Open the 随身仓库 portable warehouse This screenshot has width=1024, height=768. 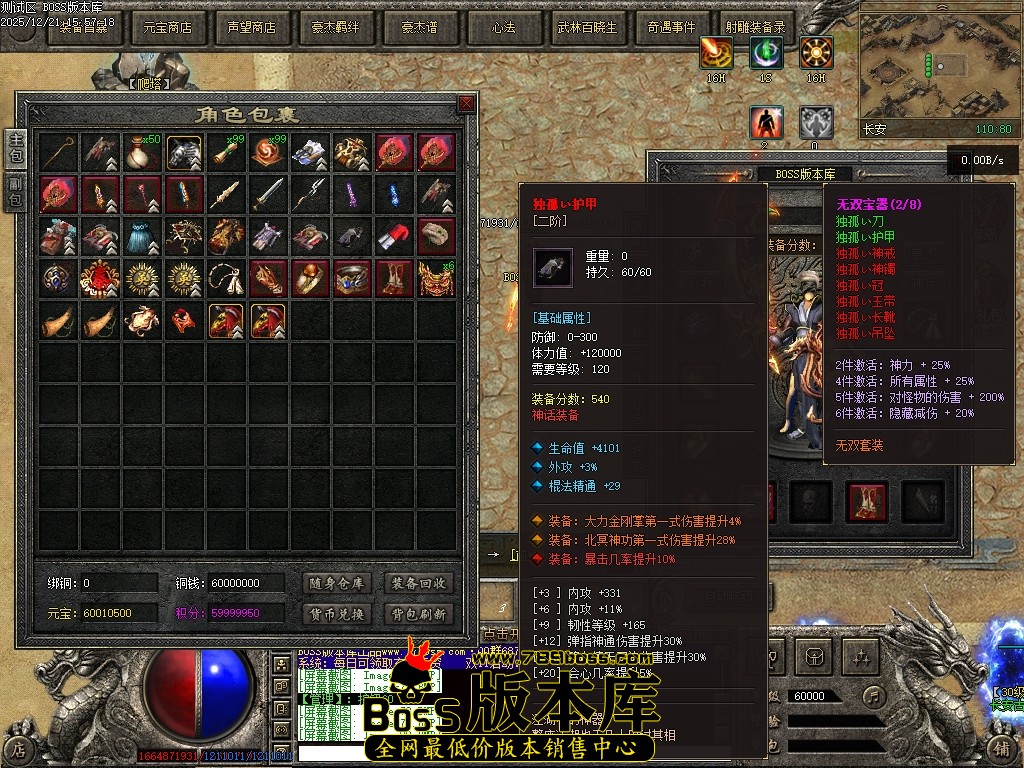tap(336, 583)
